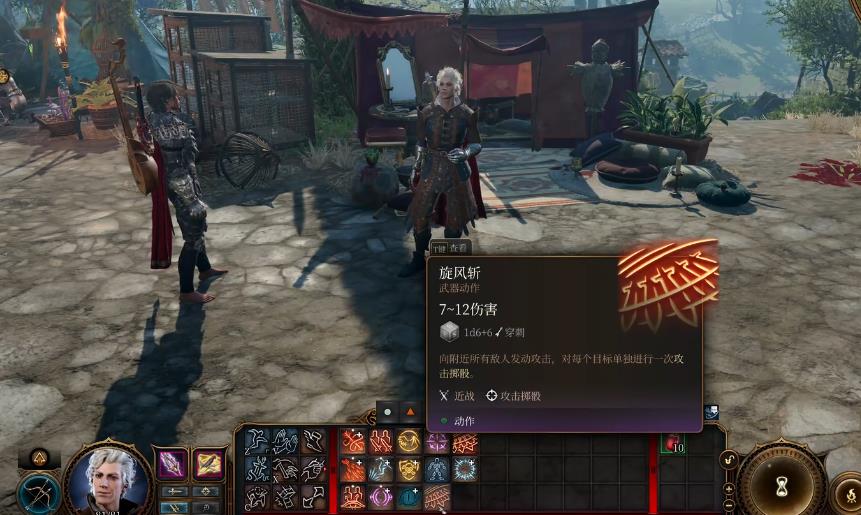Add a hotbar row with plus button
Viewport: 861px width, 515px height.
(729, 488)
